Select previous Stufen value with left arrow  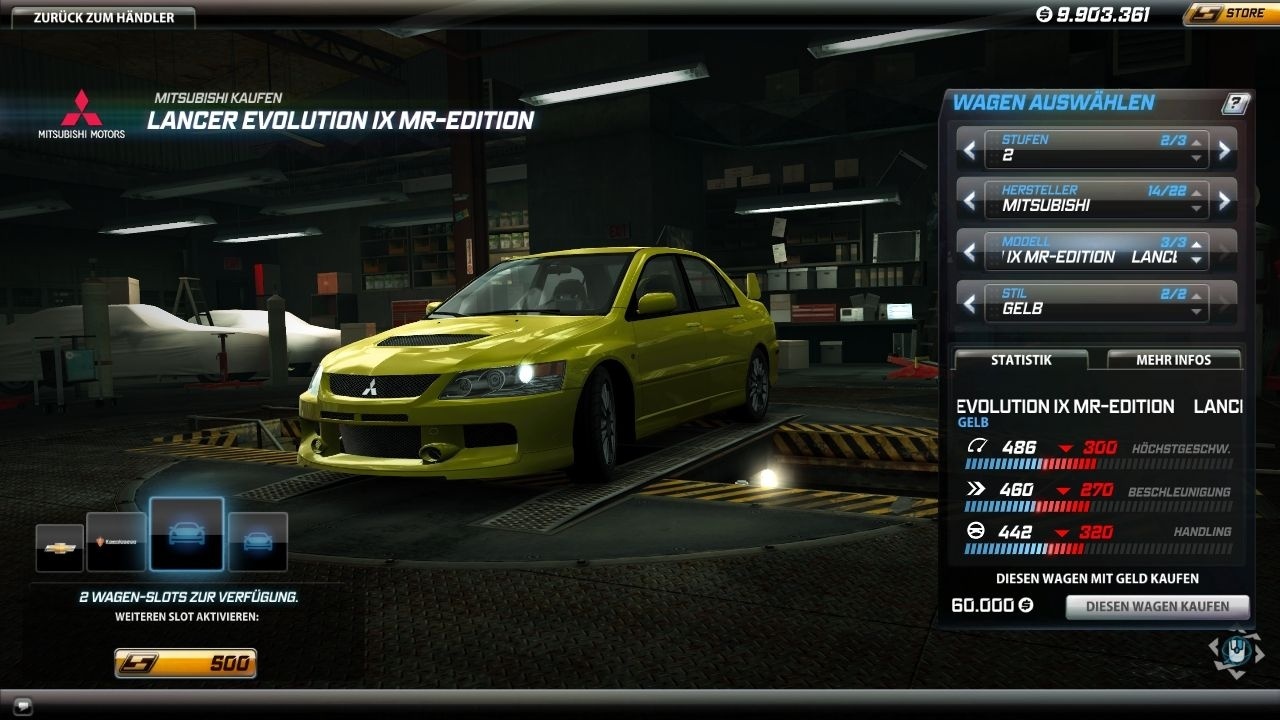point(969,150)
